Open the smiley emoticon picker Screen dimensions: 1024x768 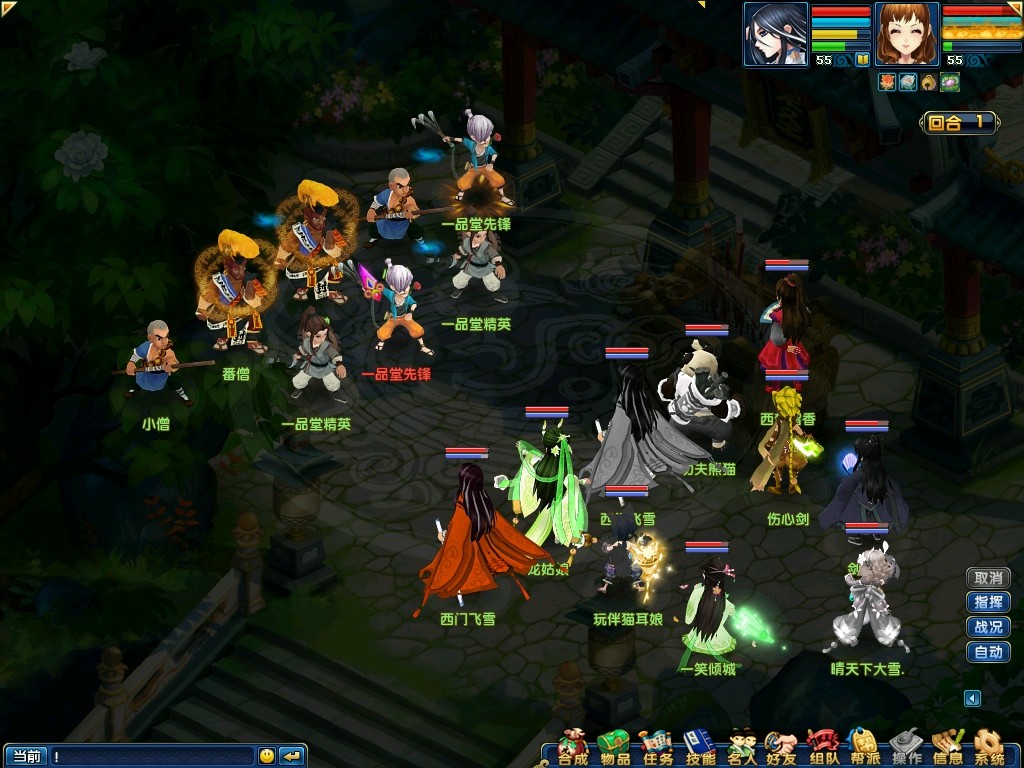coord(266,756)
